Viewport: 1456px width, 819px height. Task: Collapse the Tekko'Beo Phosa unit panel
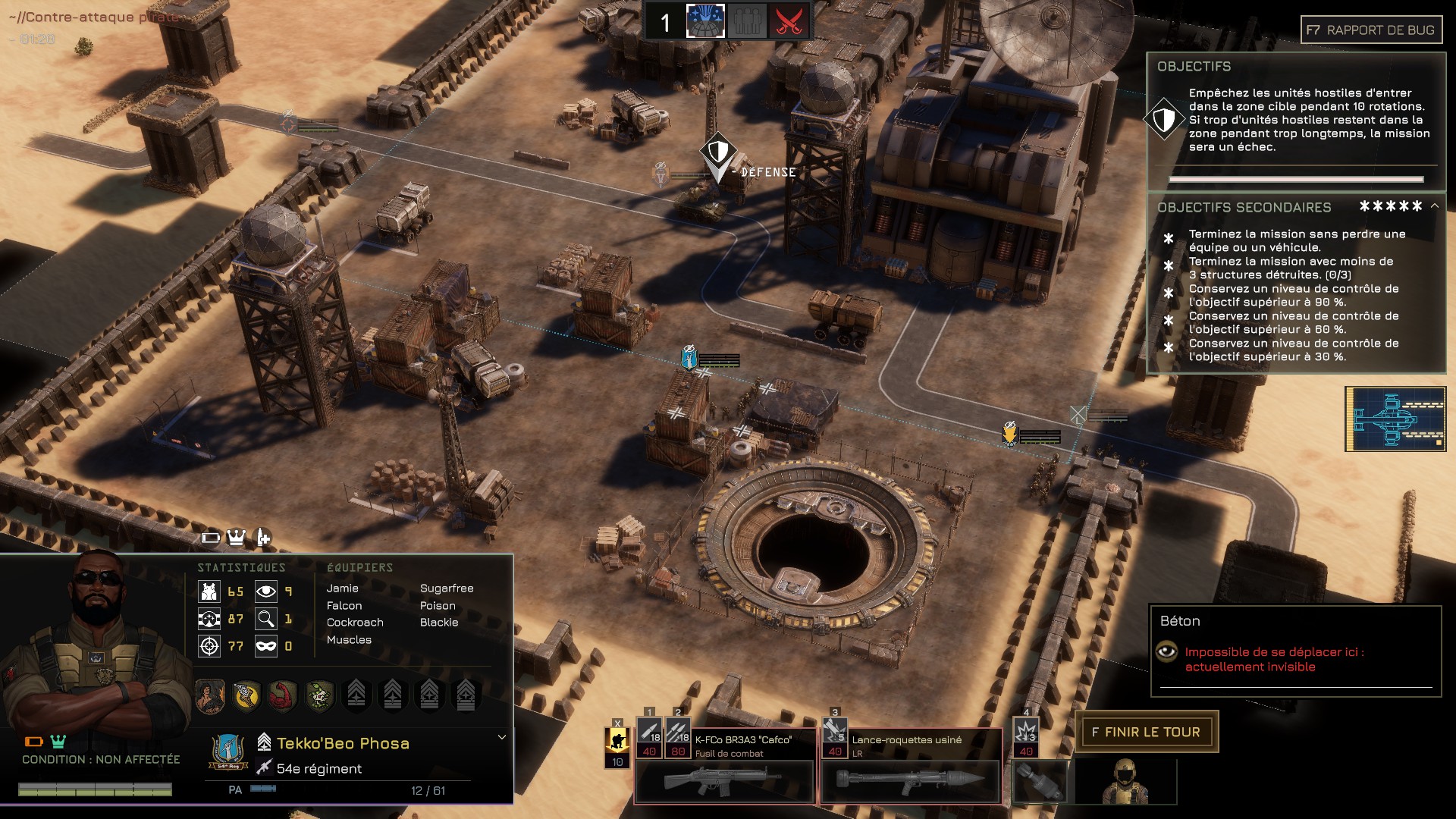click(501, 737)
